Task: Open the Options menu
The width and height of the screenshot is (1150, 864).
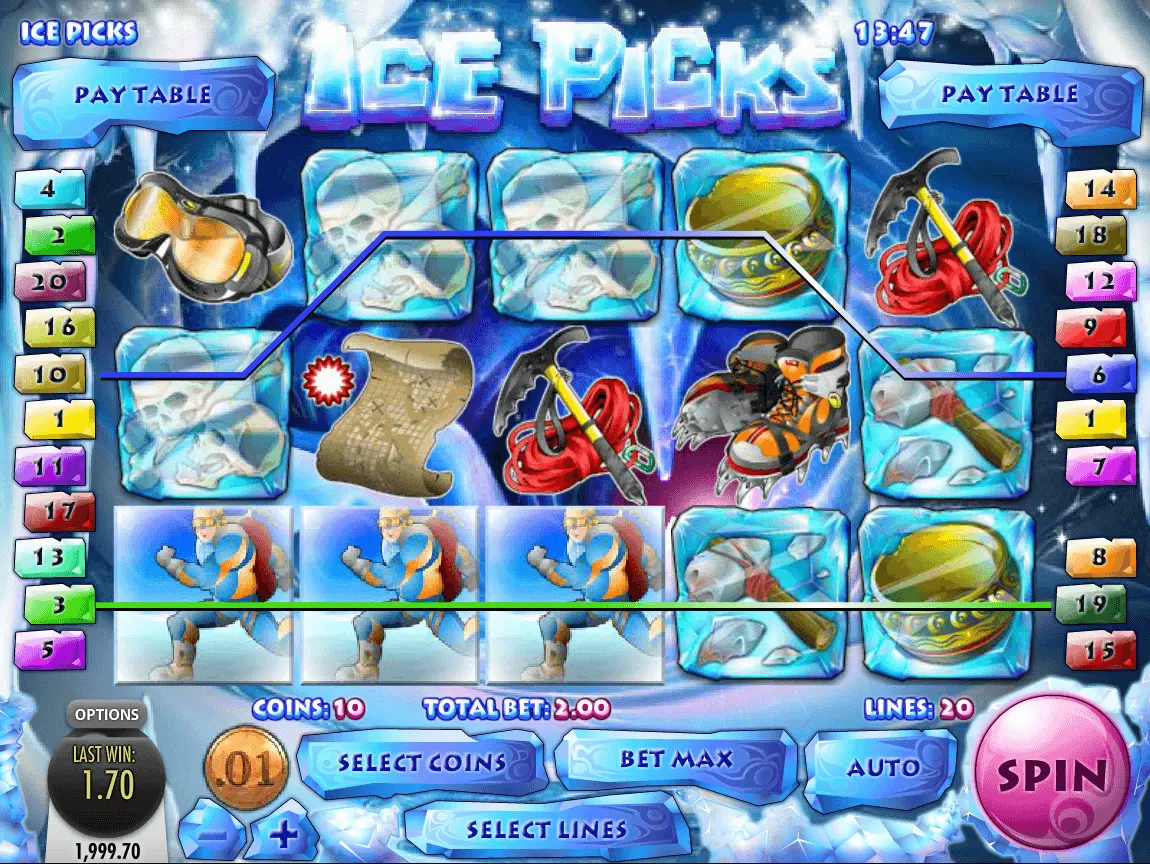Action: point(106,715)
